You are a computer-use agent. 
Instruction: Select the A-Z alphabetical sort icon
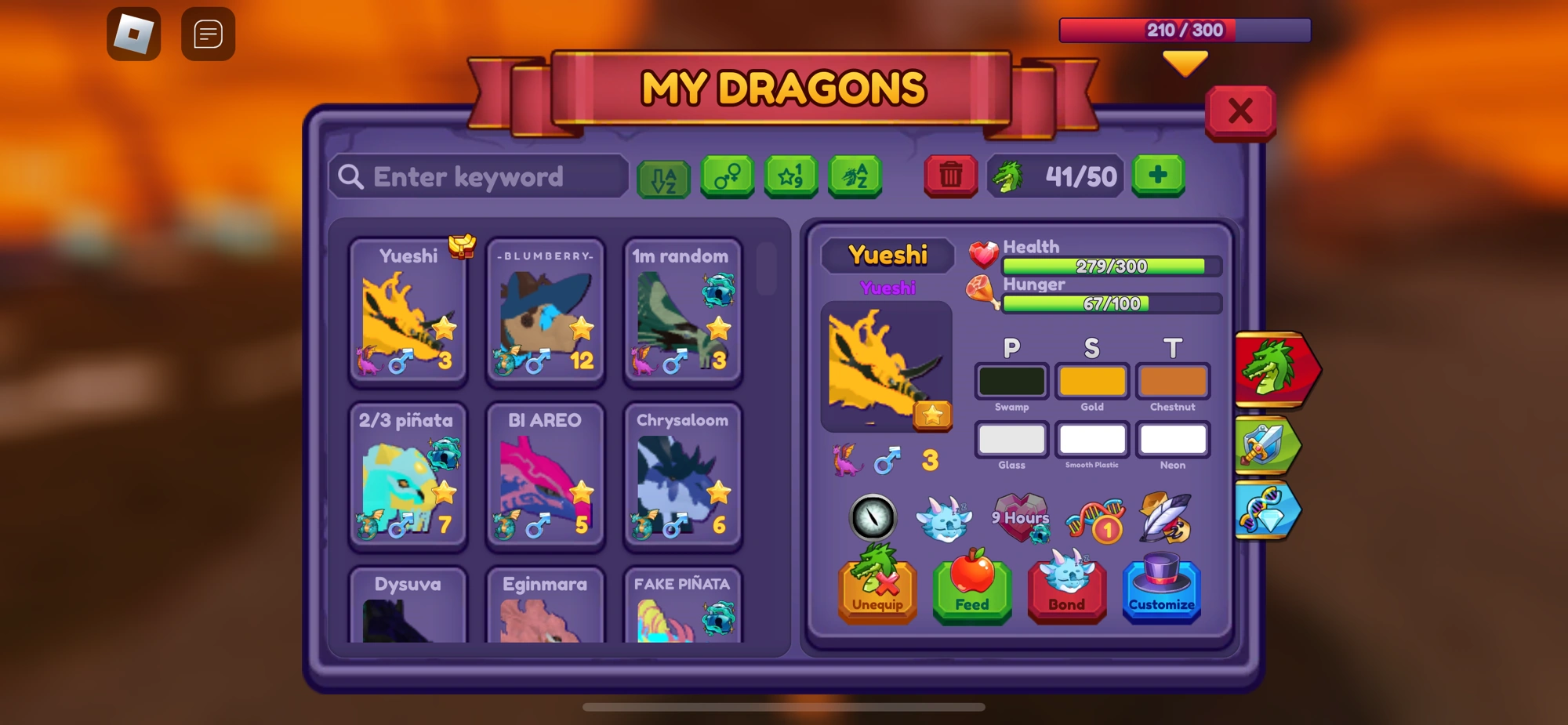664,176
